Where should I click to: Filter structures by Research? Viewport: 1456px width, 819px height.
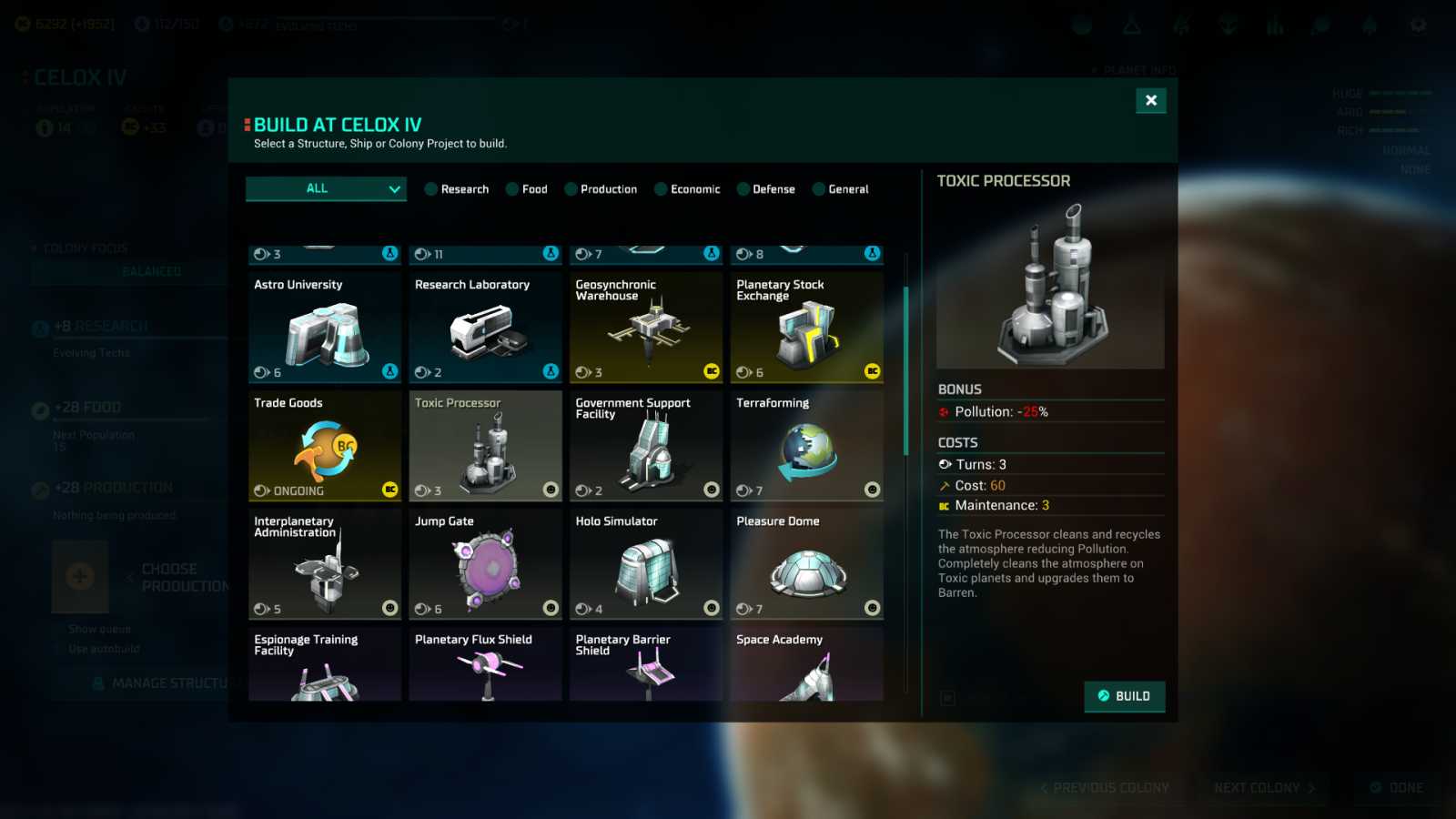pos(457,189)
